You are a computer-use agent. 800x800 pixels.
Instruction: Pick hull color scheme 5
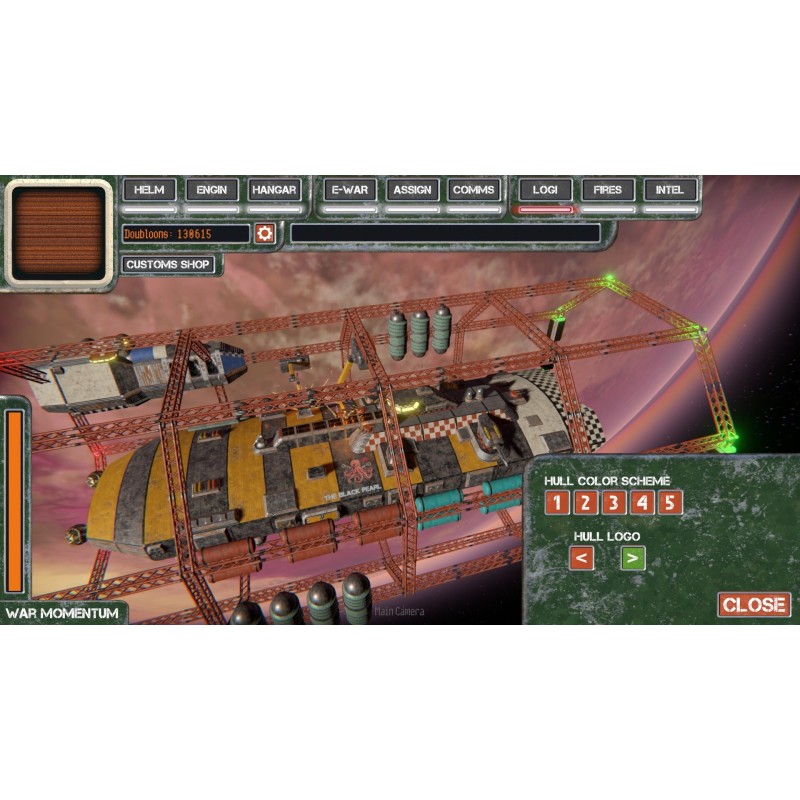[670, 502]
